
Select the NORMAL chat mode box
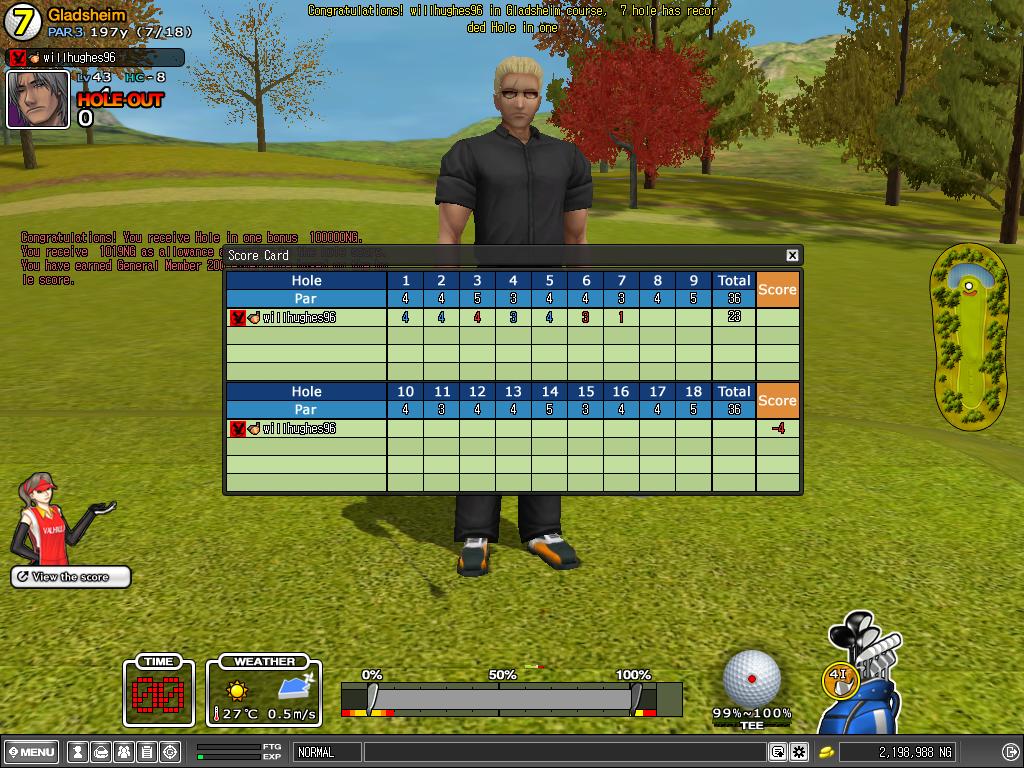[326, 752]
